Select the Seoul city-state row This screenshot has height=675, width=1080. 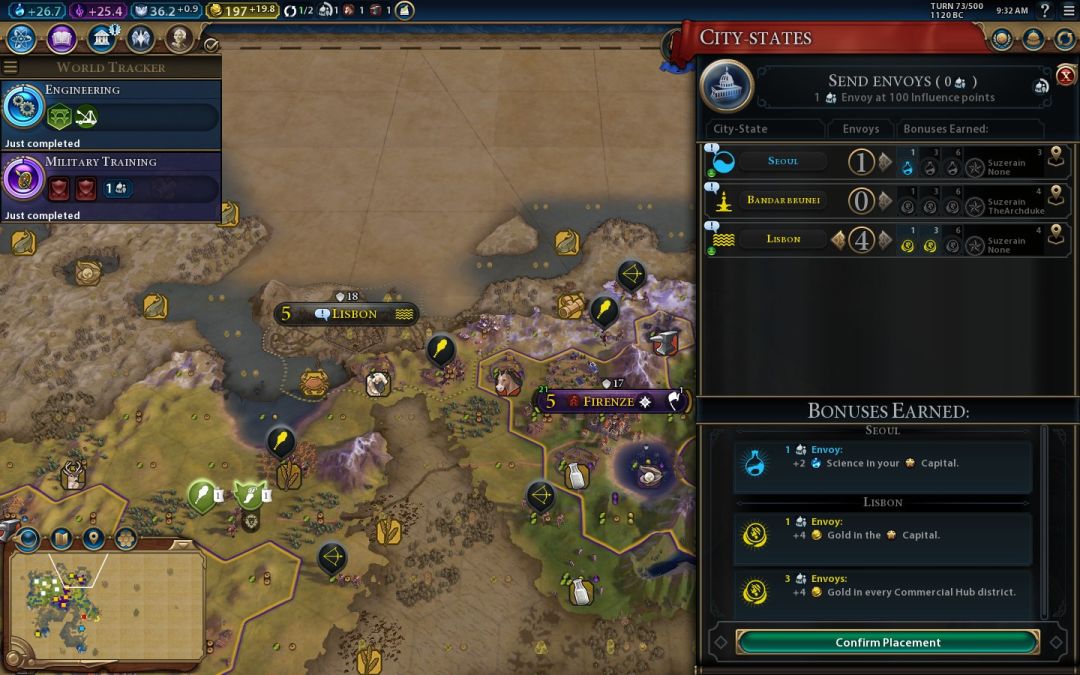[x=783, y=161]
